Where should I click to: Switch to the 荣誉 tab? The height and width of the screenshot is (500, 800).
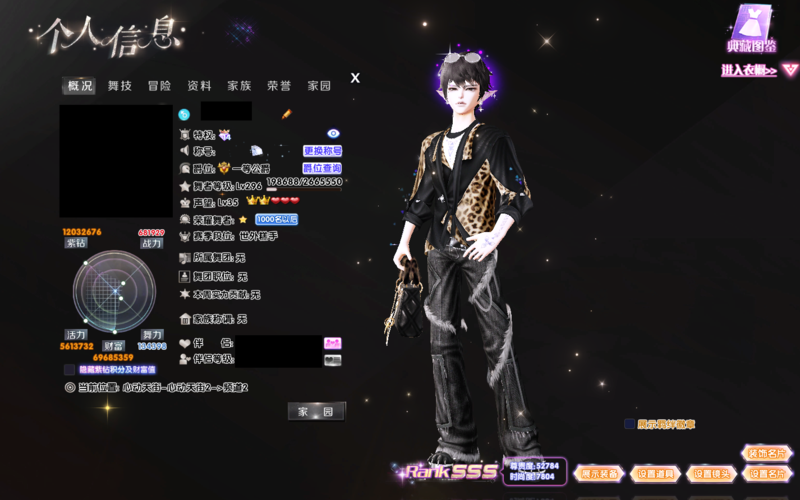[x=279, y=86]
